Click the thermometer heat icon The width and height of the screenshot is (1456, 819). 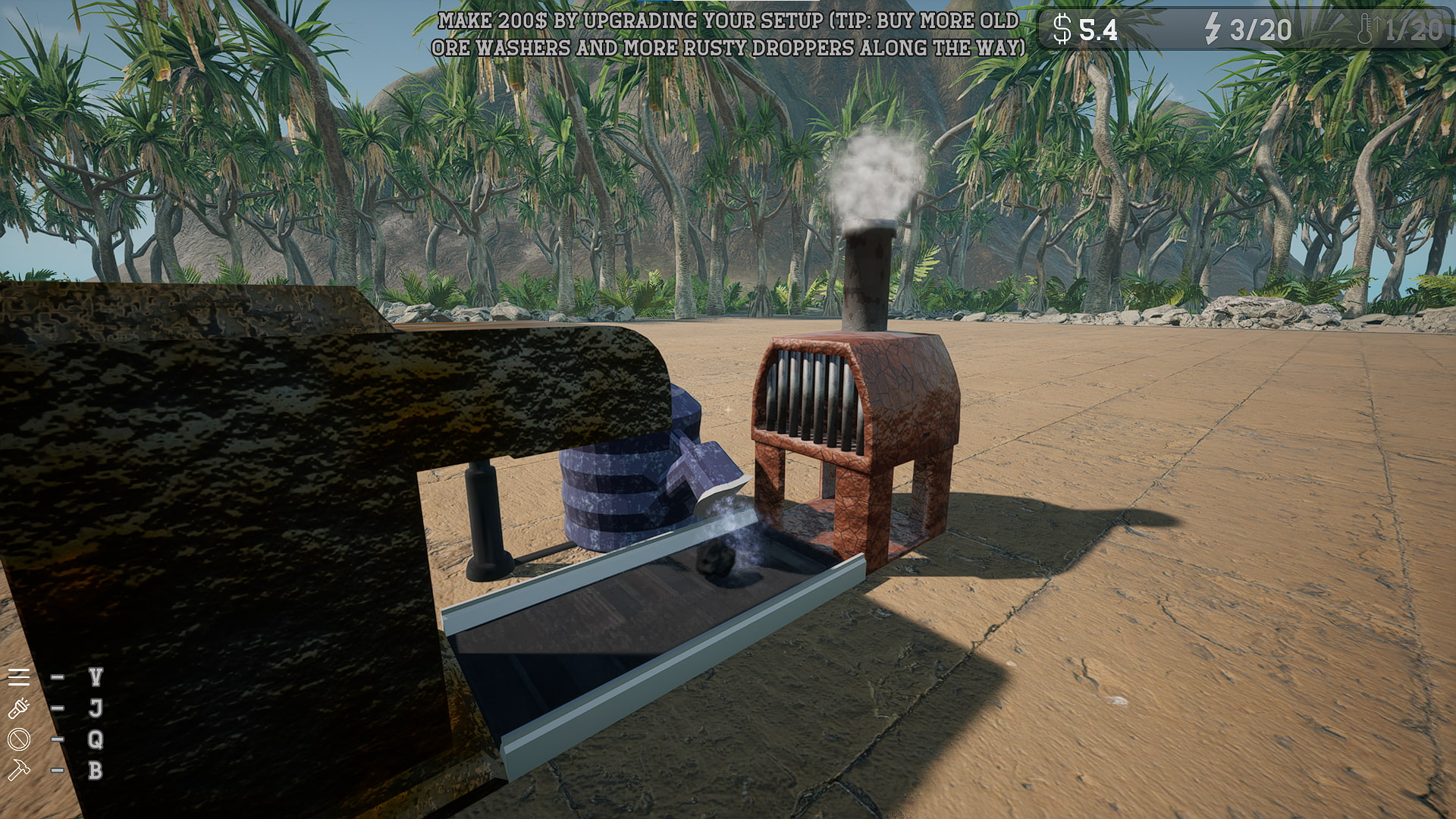pos(1365,30)
